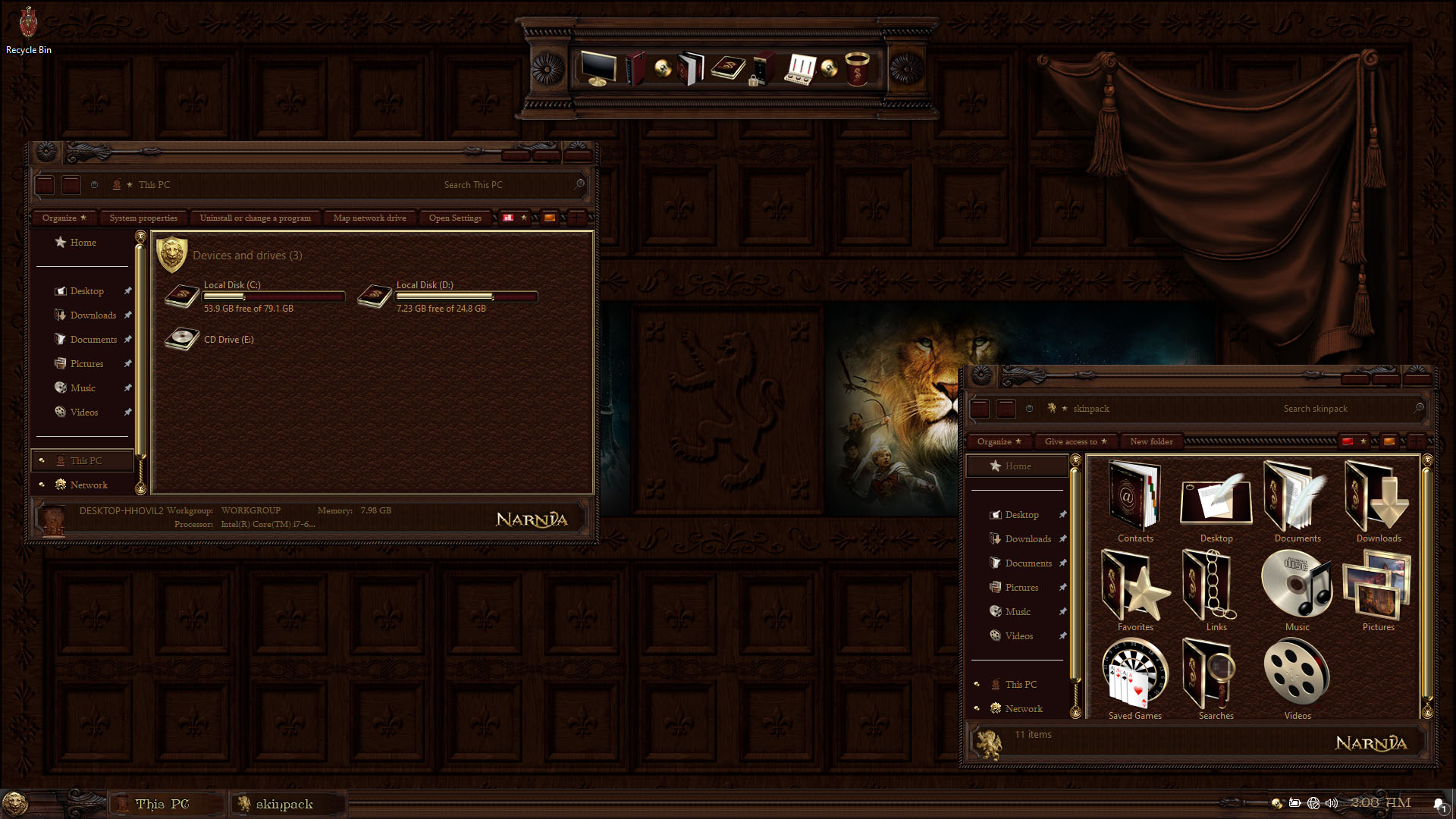Select Map network drive

pos(369,218)
